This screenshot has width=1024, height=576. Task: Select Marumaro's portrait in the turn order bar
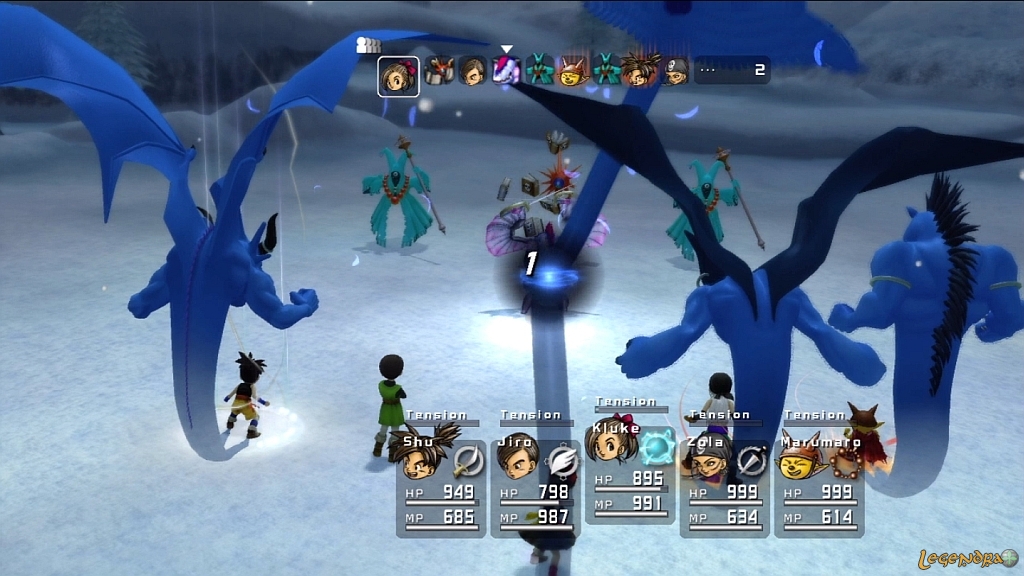point(573,71)
